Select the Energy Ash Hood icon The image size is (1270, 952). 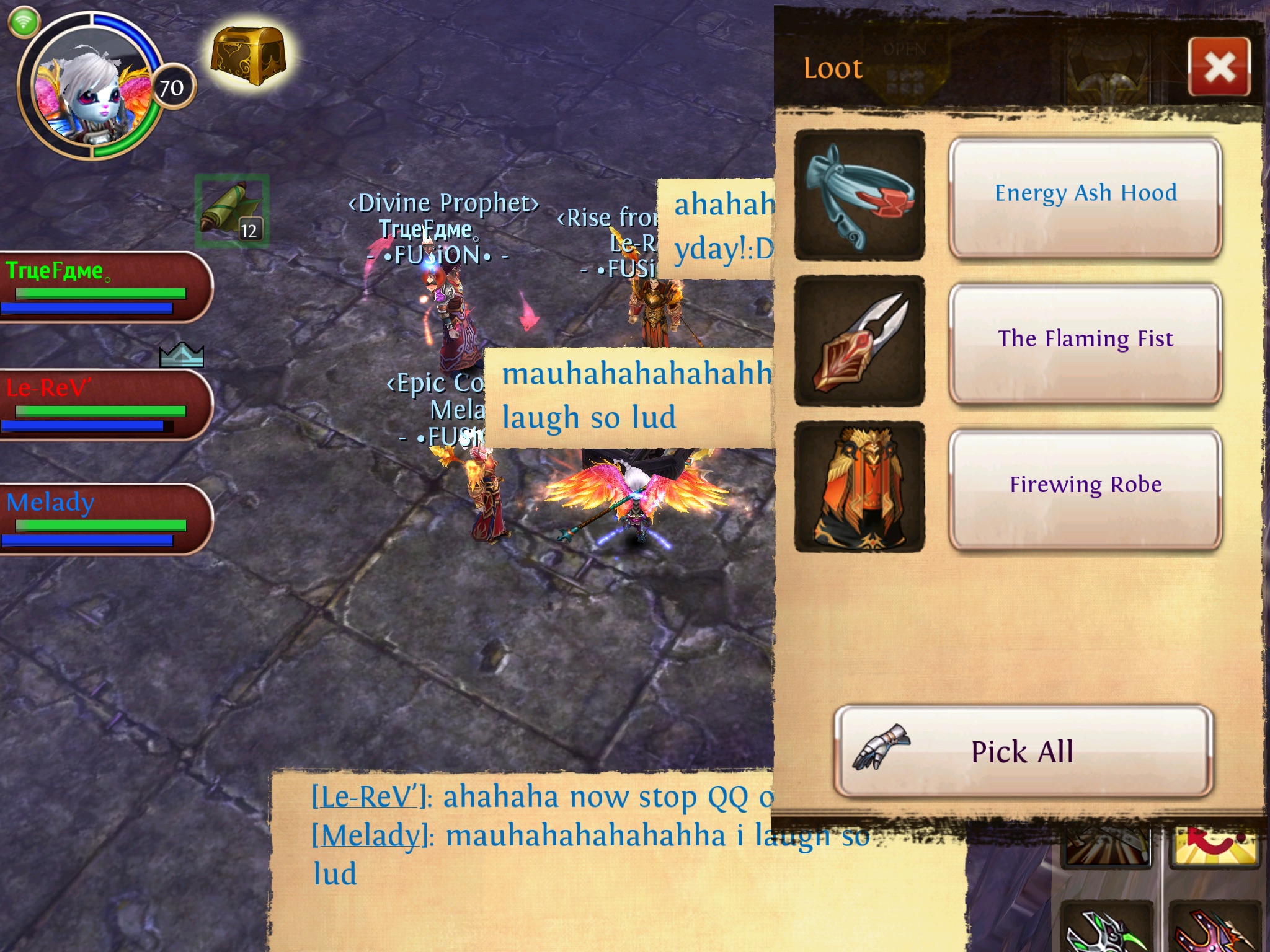tap(859, 195)
